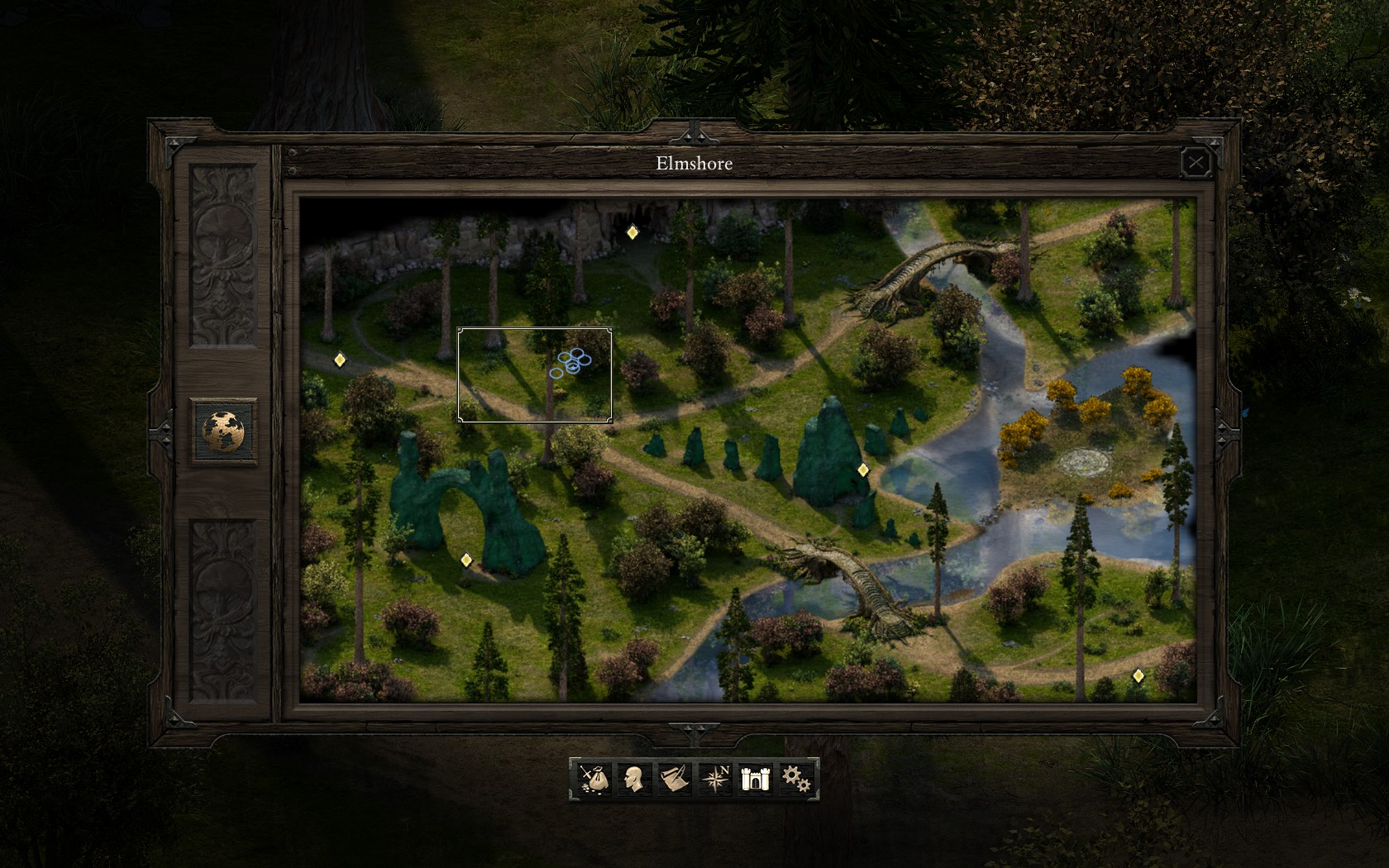This screenshot has width=1389, height=868.
Task: Show the character sheet head icon
Action: click(633, 779)
